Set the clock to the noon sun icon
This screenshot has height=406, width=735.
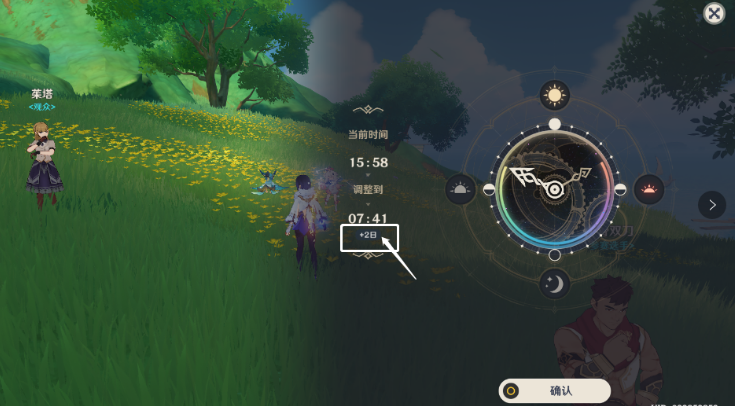click(554, 95)
